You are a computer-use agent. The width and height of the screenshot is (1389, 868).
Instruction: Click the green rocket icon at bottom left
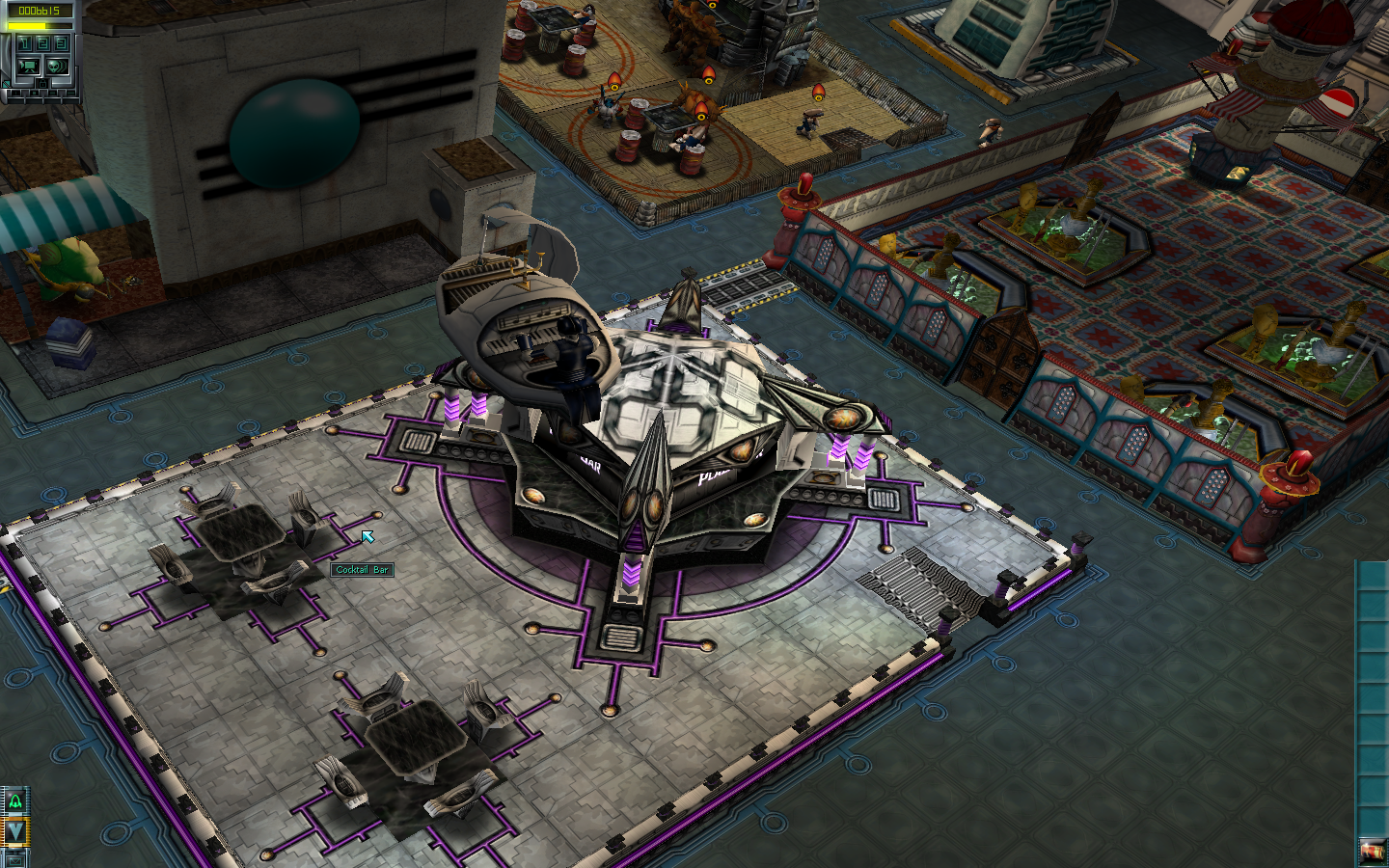(15, 800)
